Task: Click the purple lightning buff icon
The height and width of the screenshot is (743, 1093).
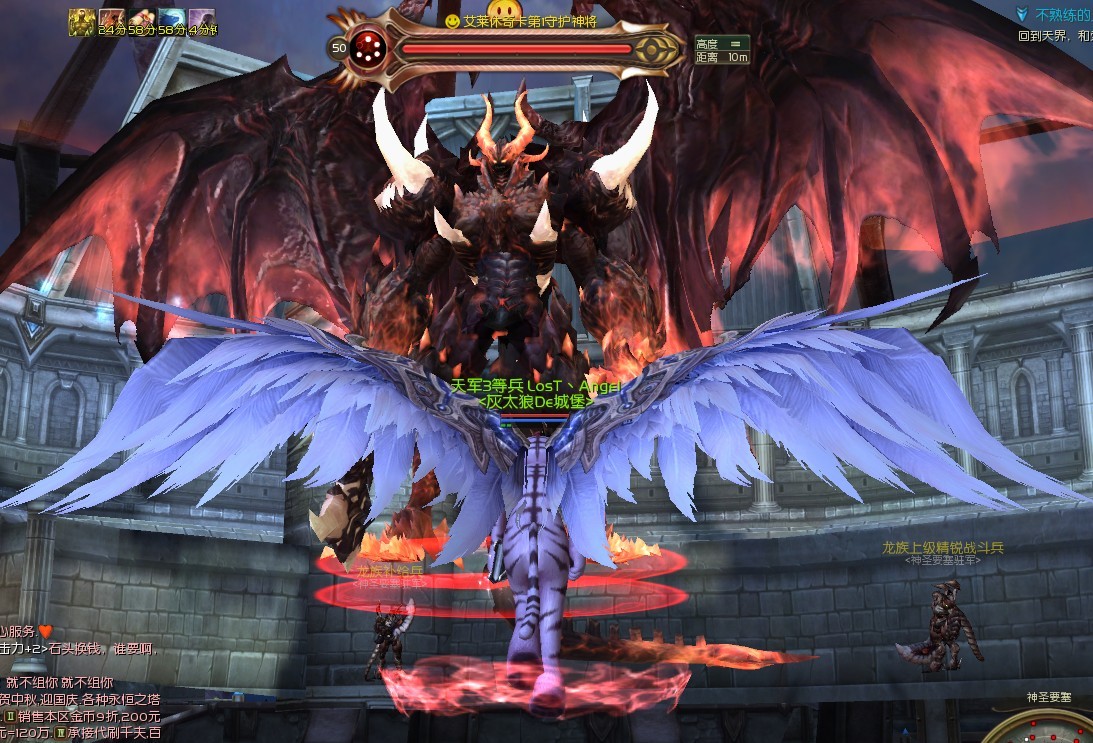Action: (x=201, y=22)
